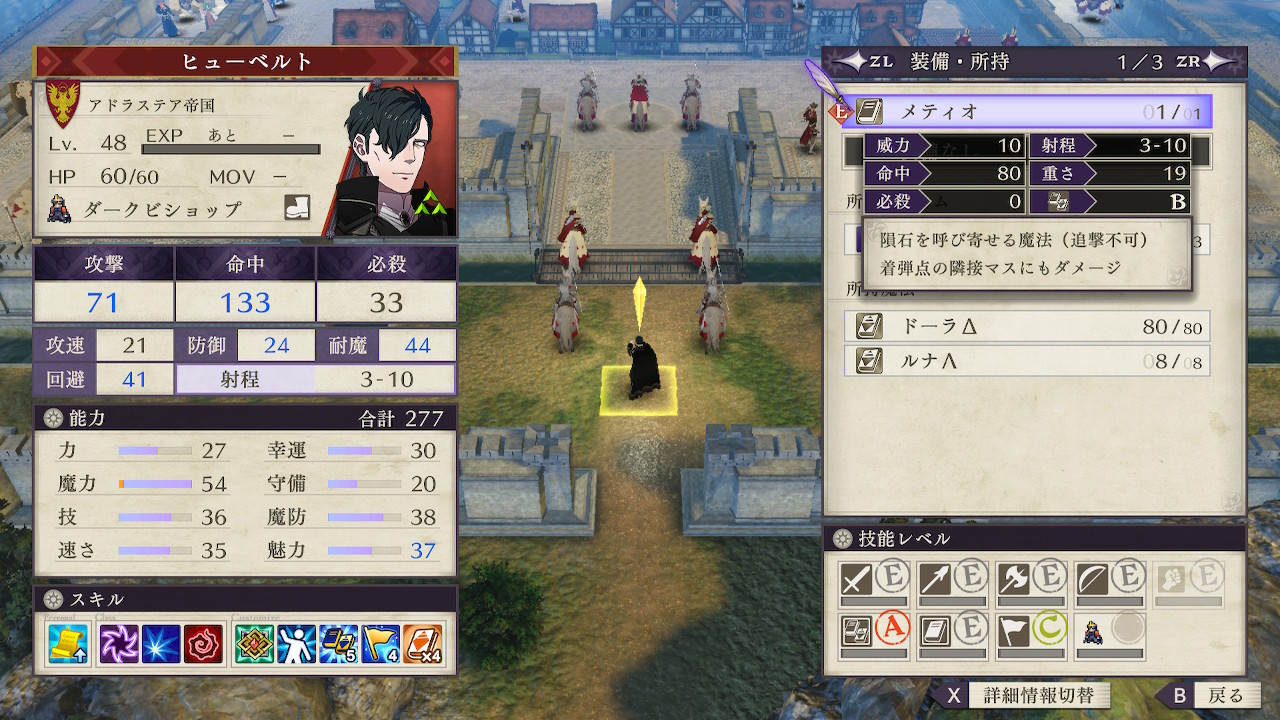This screenshot has height=720, width=1280.
Task: Click the blue starburst class skill icon
Action: (x=161, y=644)
